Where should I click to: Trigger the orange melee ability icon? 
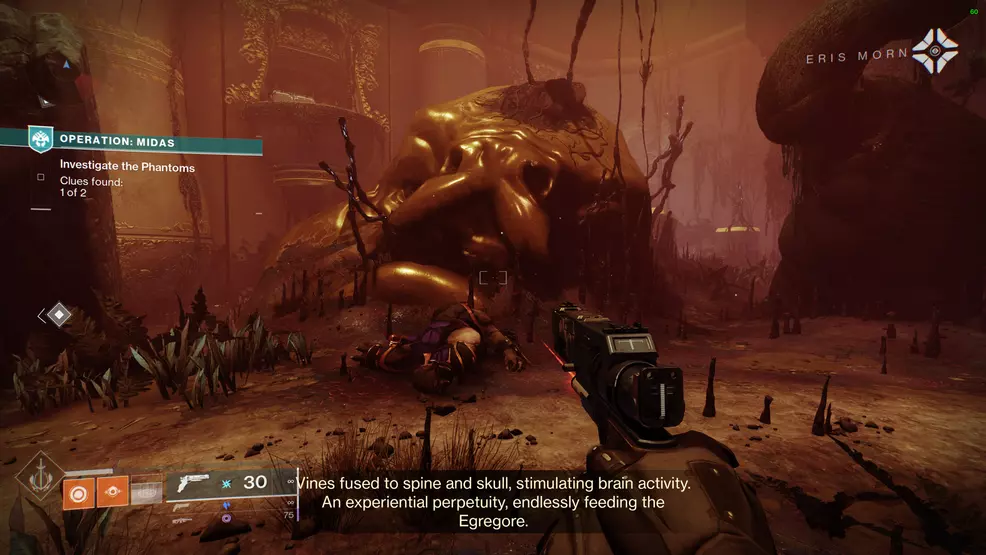(x=112, y=491)
